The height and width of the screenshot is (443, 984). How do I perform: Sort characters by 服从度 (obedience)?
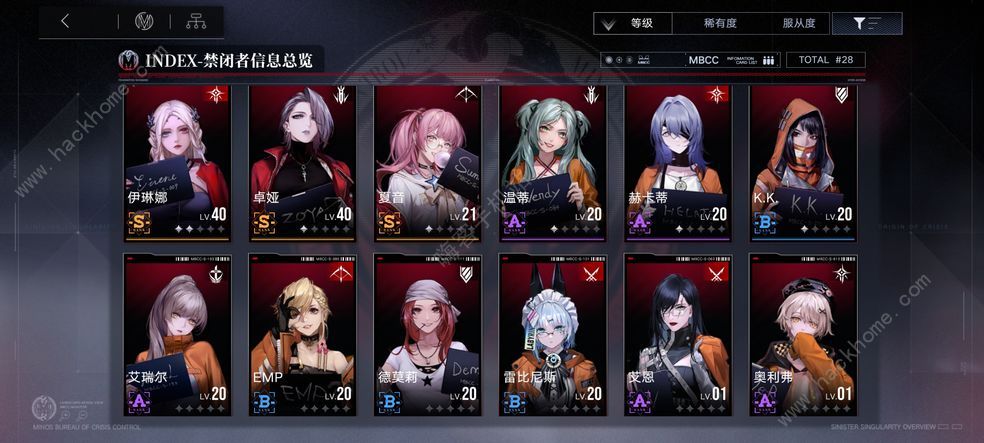(x=799, y=23)
